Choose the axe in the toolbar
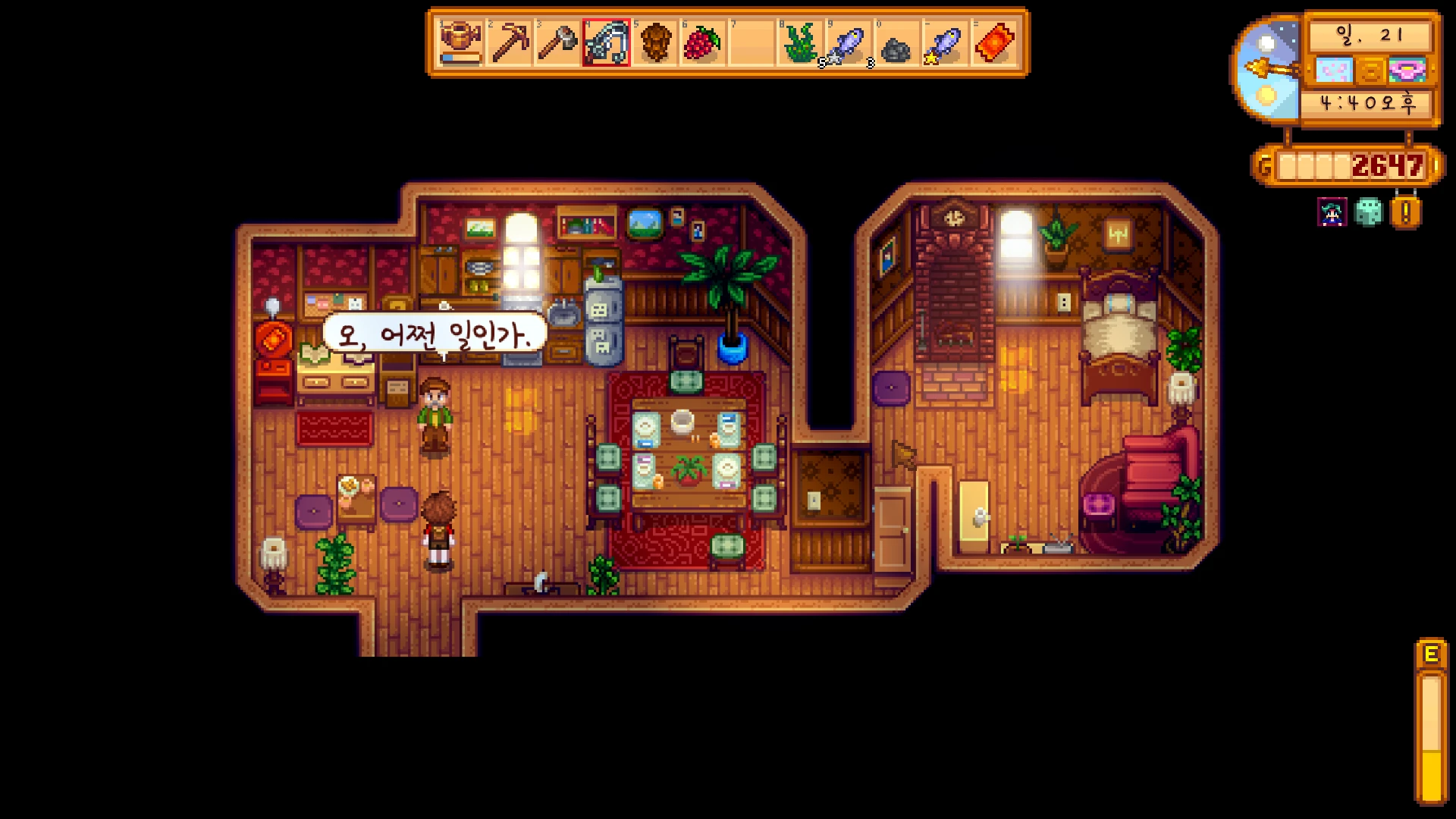1456x819 pixels. 558,43
